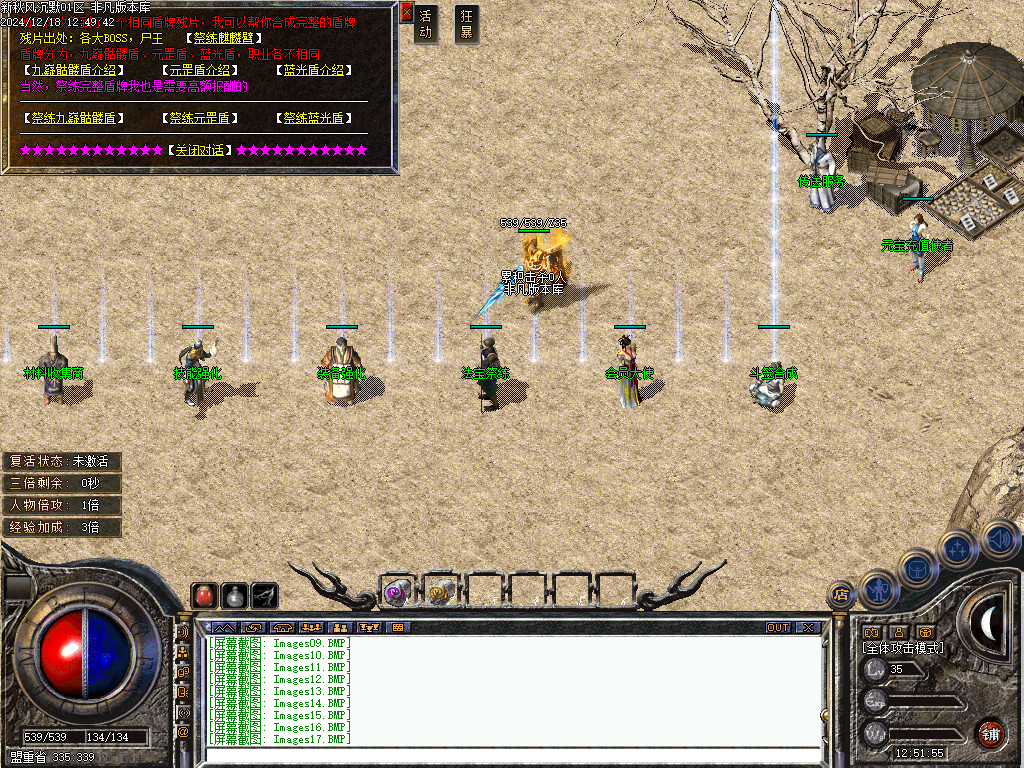Open the 九幽骷髅盾介绍 link
Viewport: 1024px width, 768px height.
pyautogui.click(x=74, y=70)
